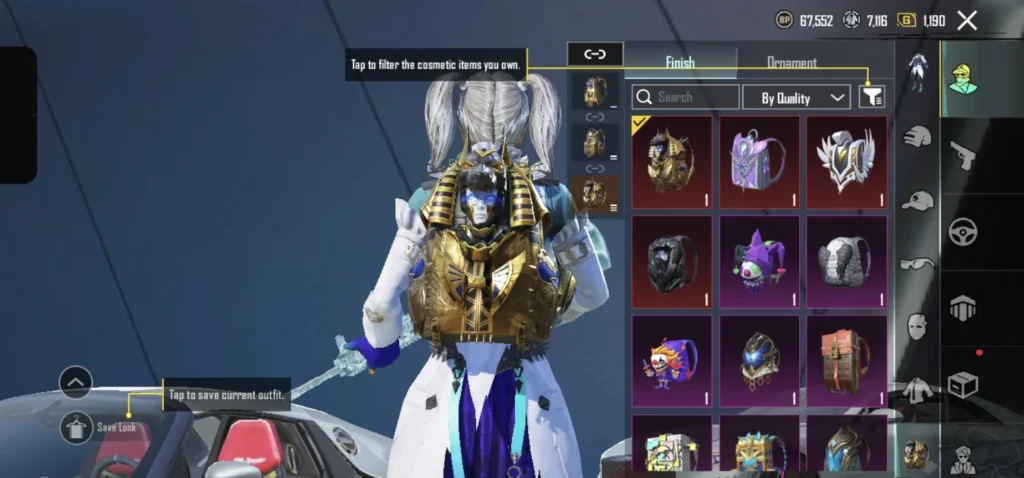Select the silver chainmail backpack
This screenshot has width=1024, height=478.
847,261
